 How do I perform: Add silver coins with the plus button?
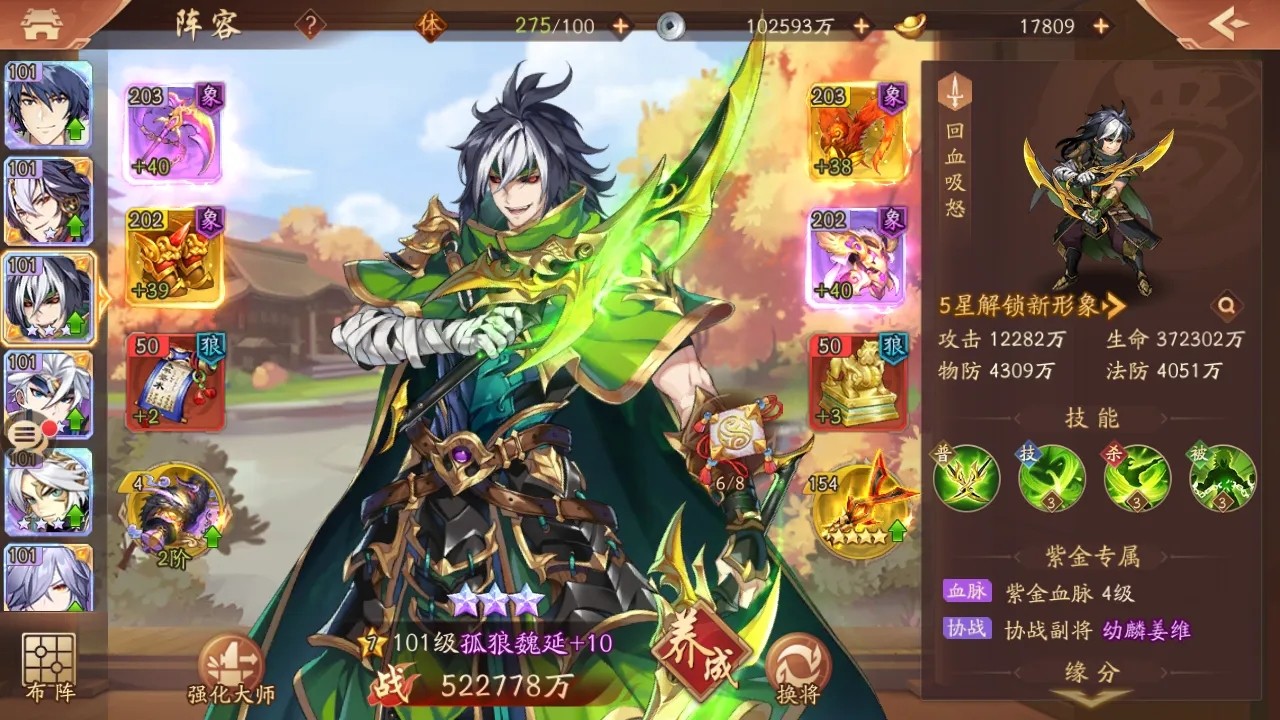[861, 27]
